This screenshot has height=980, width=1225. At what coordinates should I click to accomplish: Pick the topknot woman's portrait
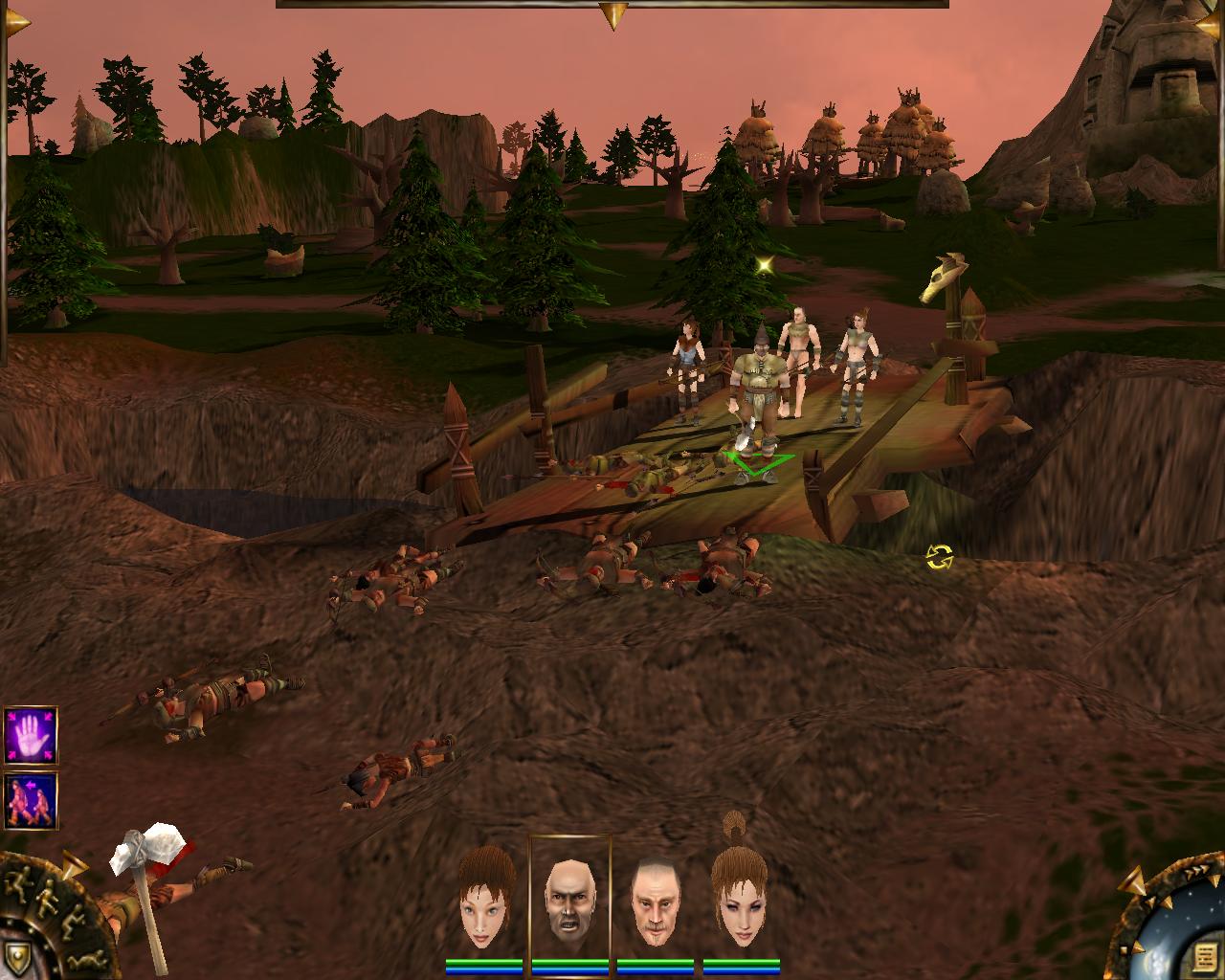[x=740, y=898]
